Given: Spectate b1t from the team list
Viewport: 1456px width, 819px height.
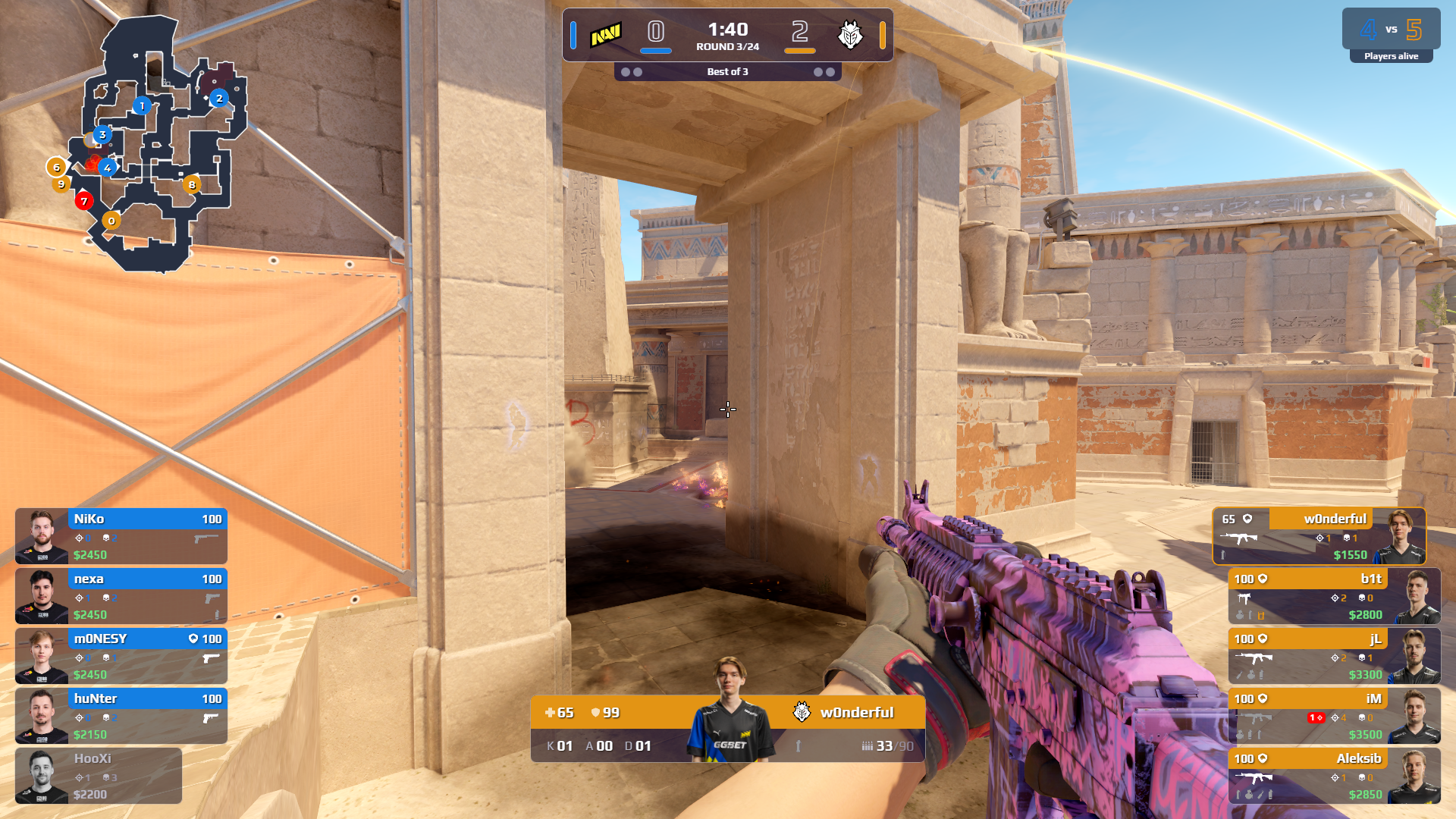Looking at the screenshot, I should coord(1334,596).
